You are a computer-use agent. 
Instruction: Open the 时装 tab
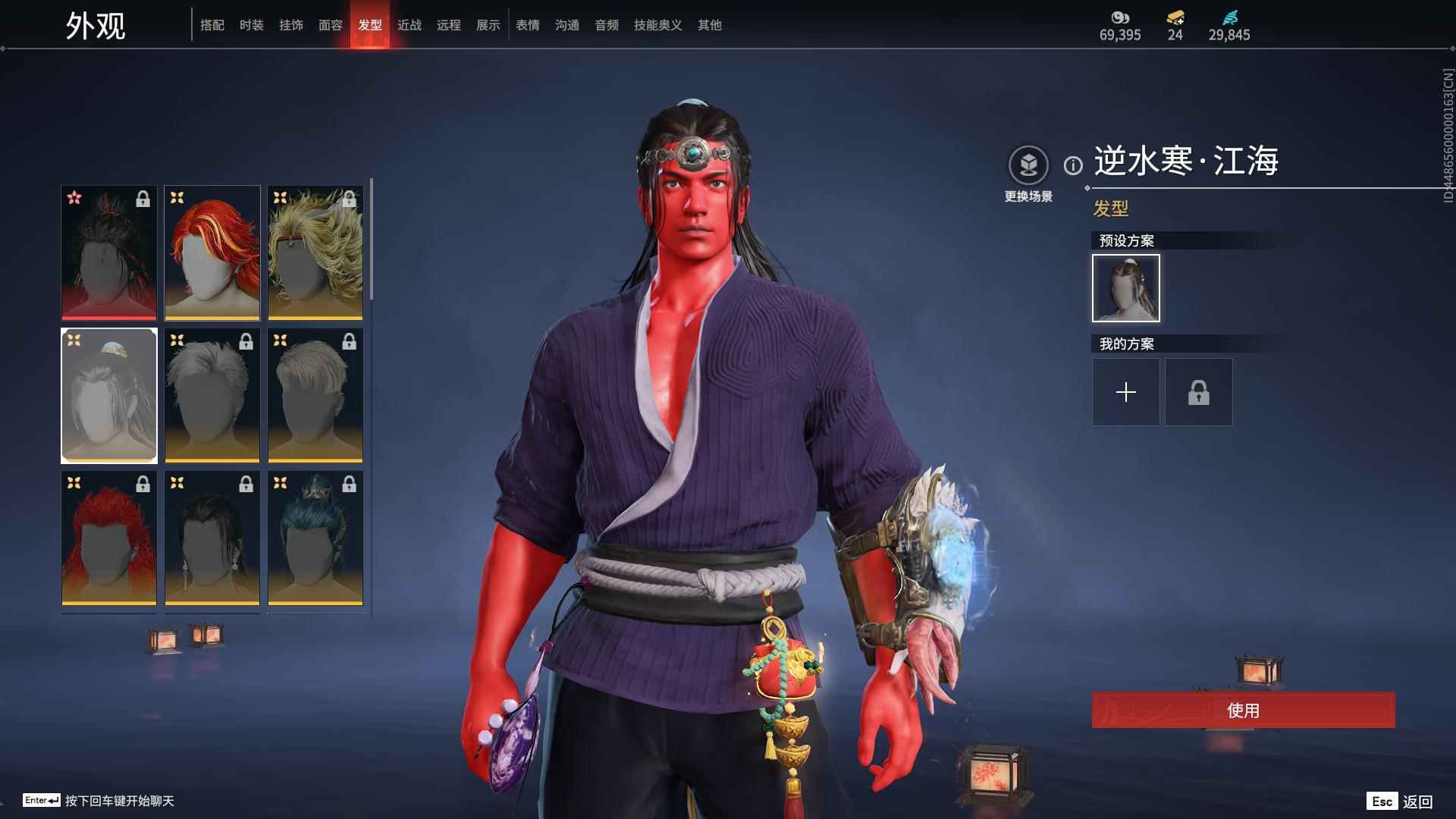(x=252, y=25)
